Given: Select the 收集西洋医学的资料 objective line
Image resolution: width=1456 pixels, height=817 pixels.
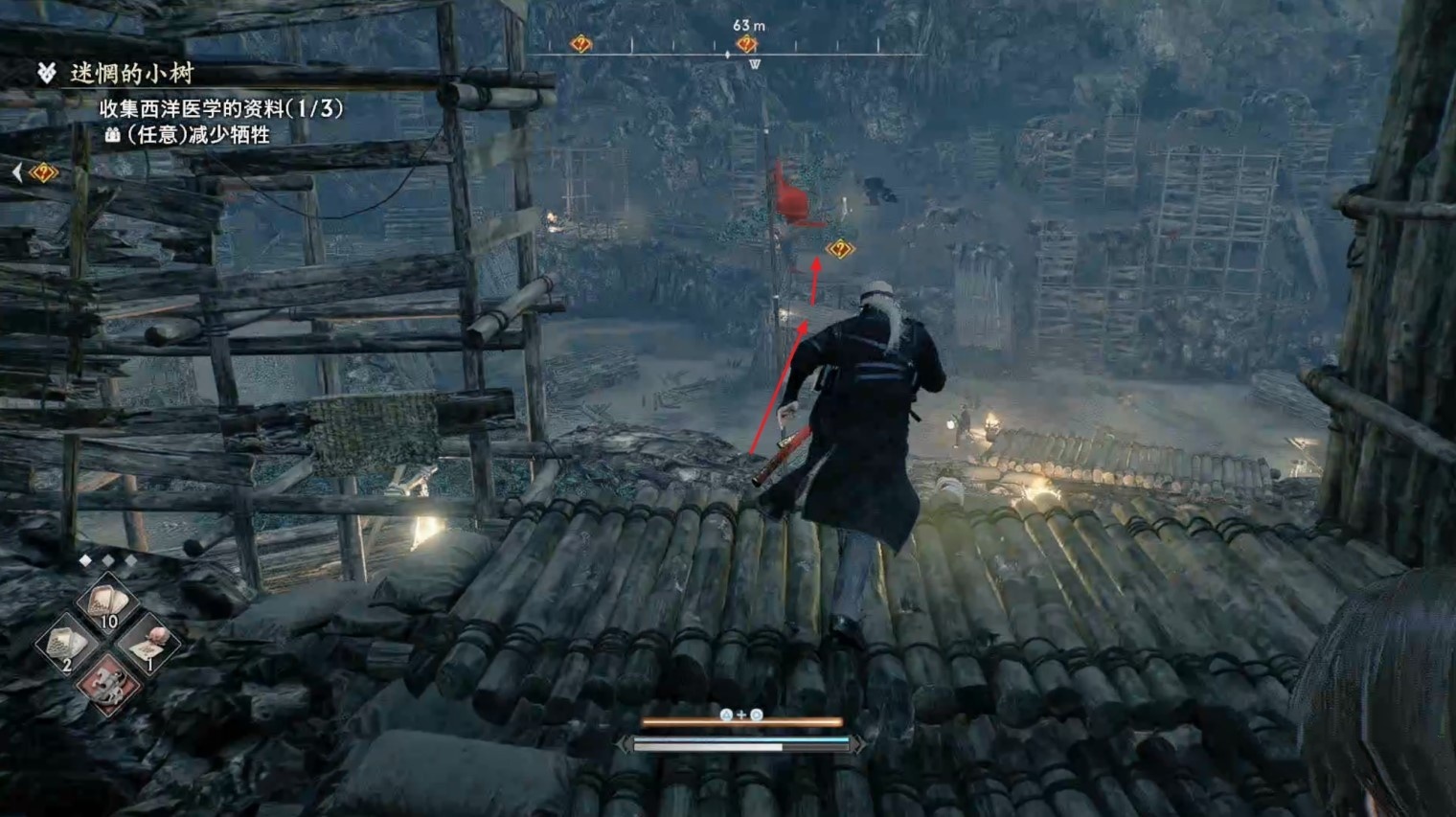Looking at the screenshot, I should coord(220,108).
